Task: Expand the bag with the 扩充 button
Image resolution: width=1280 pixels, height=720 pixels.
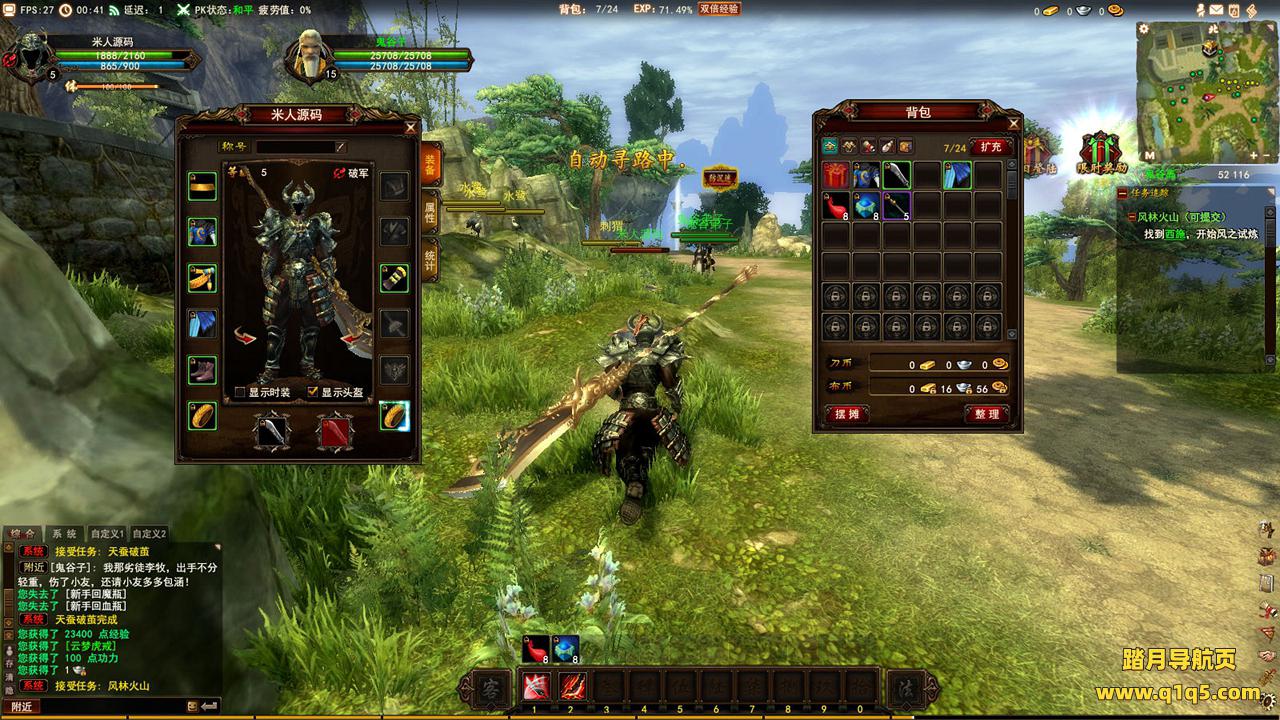Action: [990, 147]
